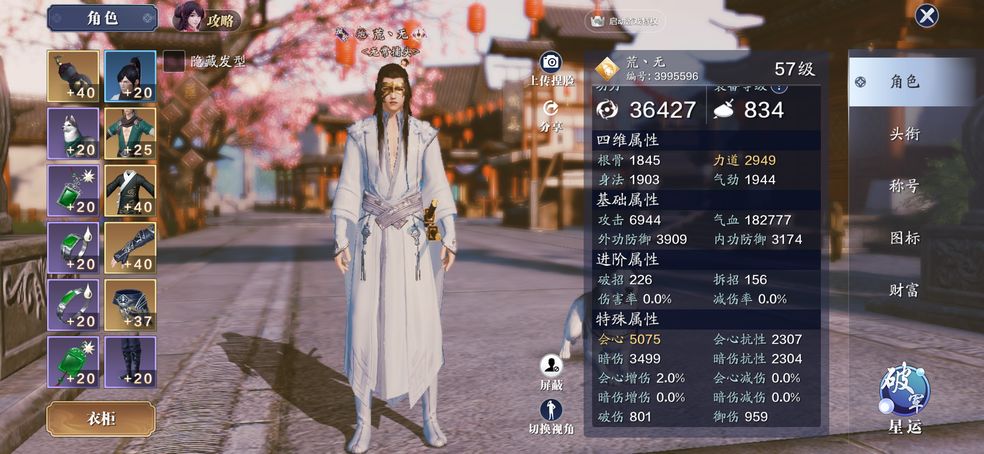Viewport: 984px width, 454px height.
Task: Select the 图标 tab
Action: coord(904,238)
